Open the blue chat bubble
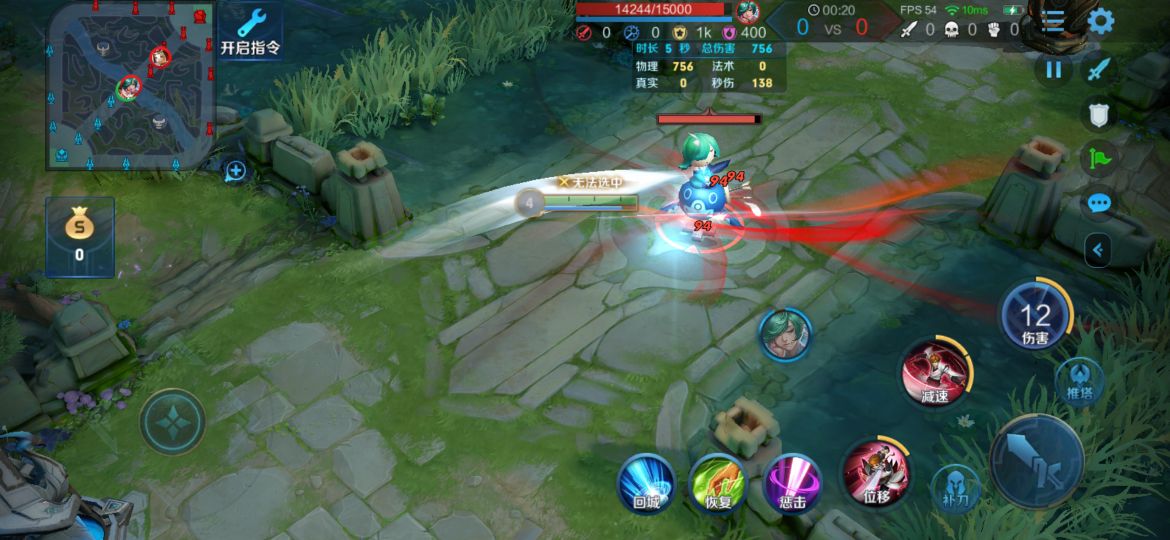 coord(1099,204)
